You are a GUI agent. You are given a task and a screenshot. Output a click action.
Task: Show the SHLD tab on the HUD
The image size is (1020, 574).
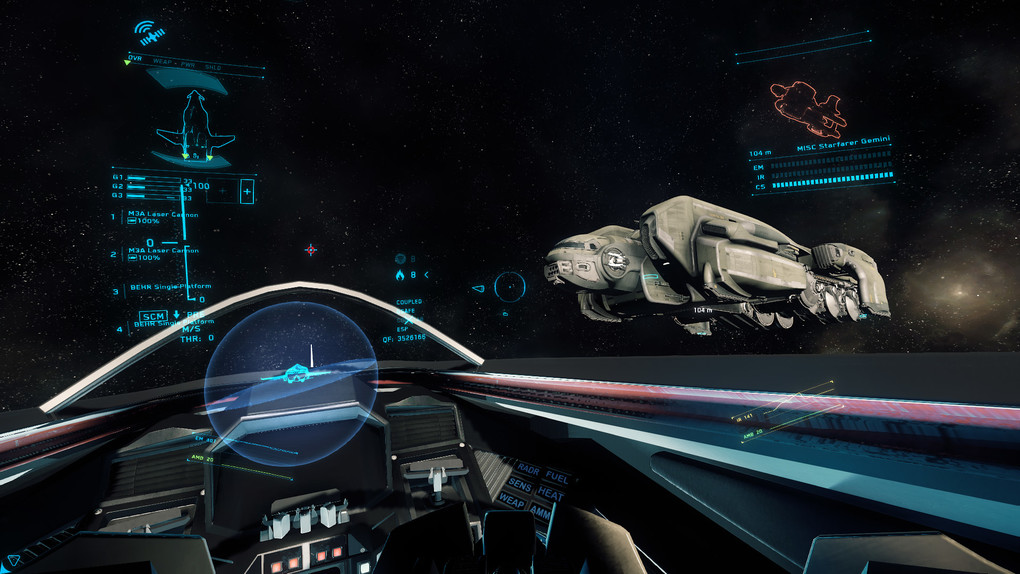[212, 68]
